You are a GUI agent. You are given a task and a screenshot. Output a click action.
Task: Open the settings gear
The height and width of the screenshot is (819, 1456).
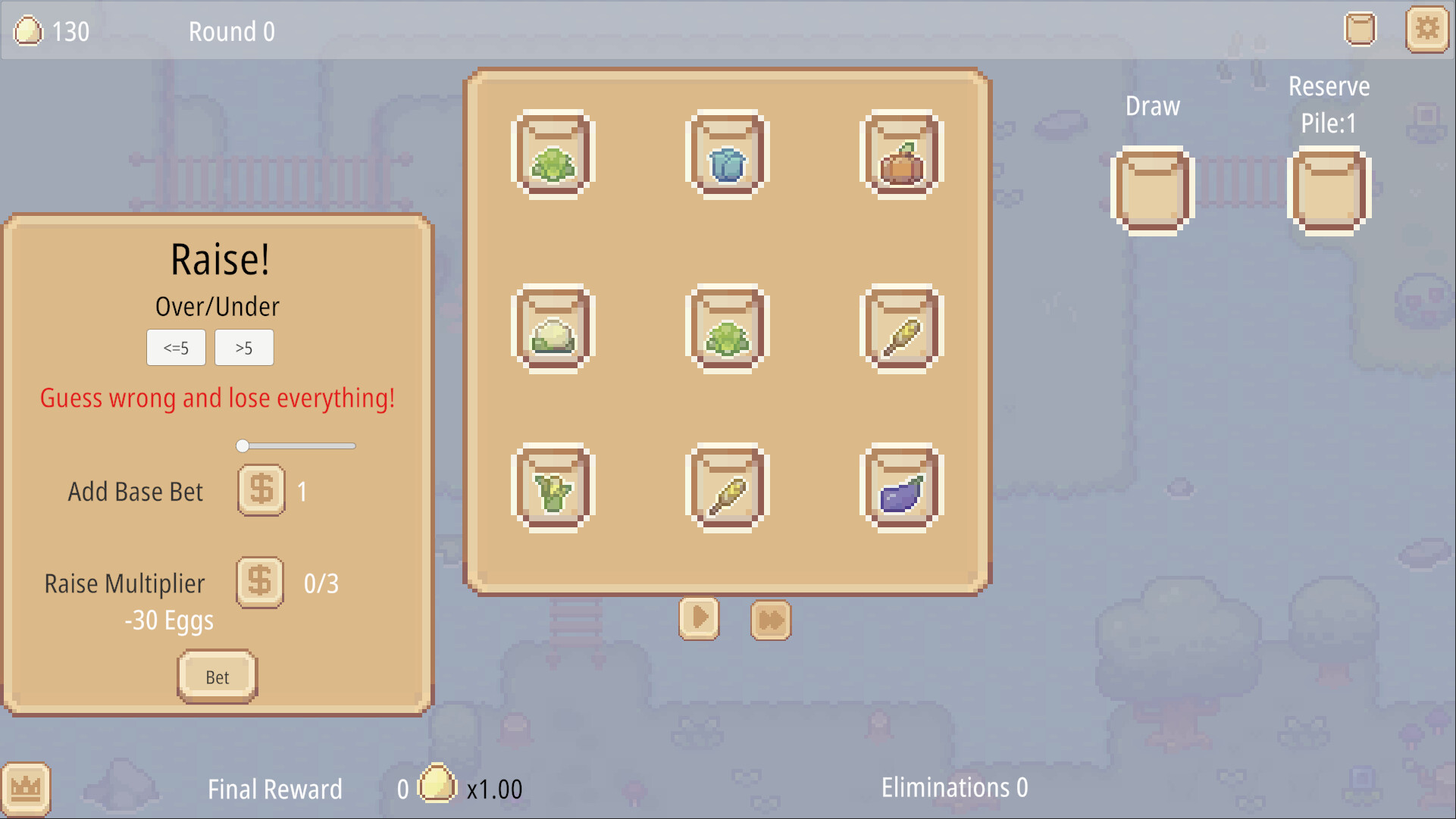click(1428, 30)
